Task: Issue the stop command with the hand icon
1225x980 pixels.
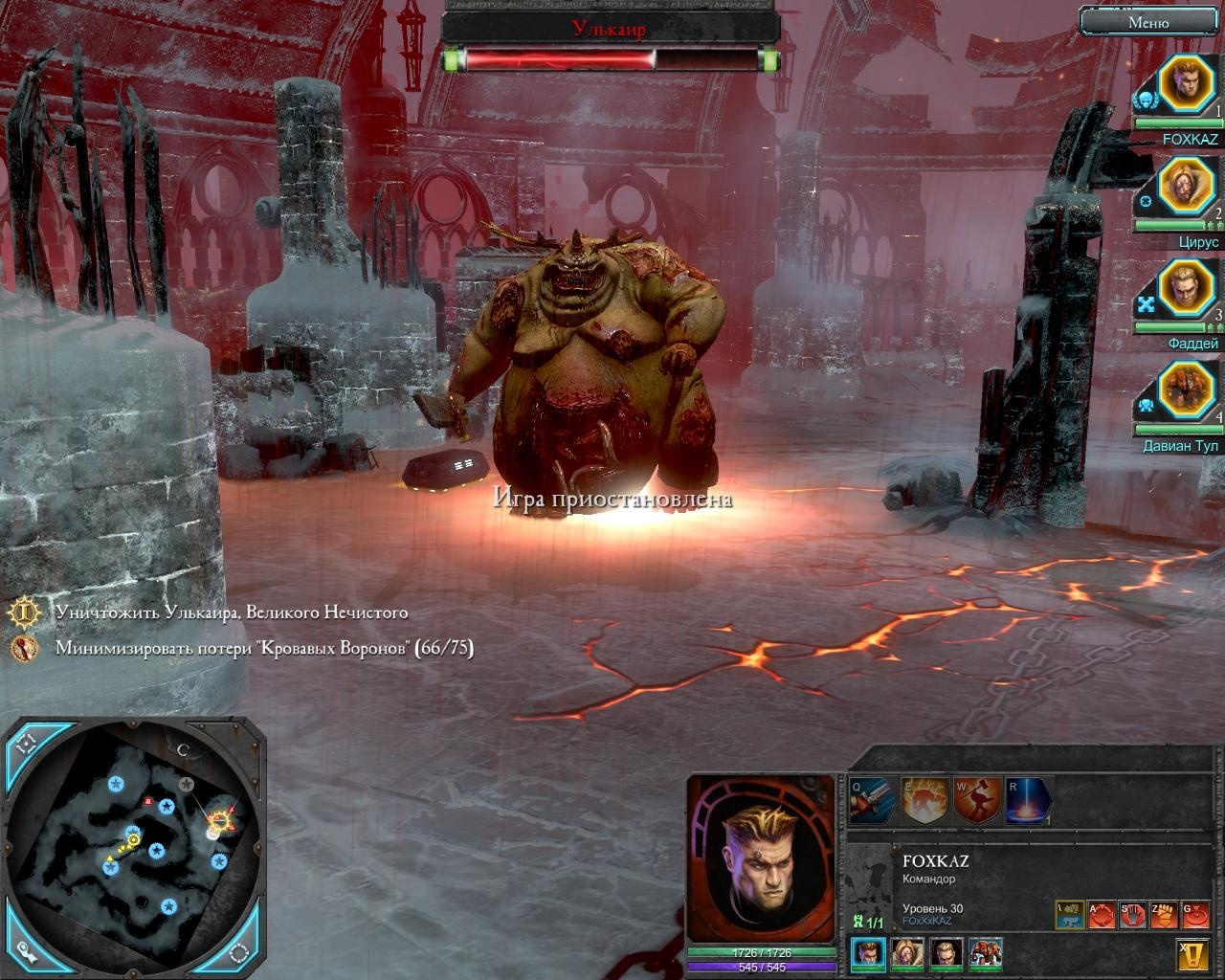Action: coord(1132,915)
